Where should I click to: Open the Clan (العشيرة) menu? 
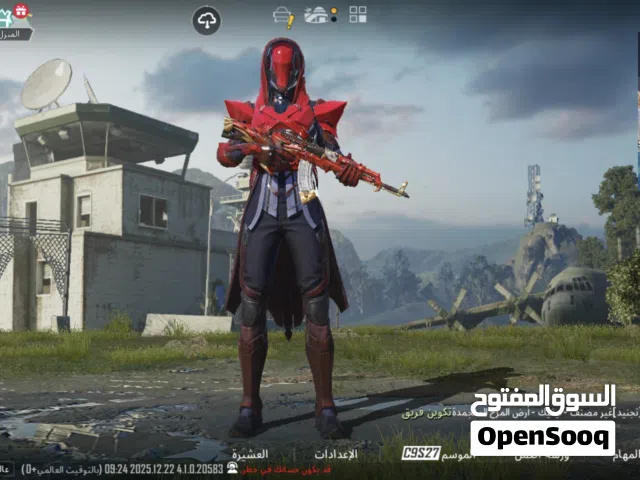point(250,453)
